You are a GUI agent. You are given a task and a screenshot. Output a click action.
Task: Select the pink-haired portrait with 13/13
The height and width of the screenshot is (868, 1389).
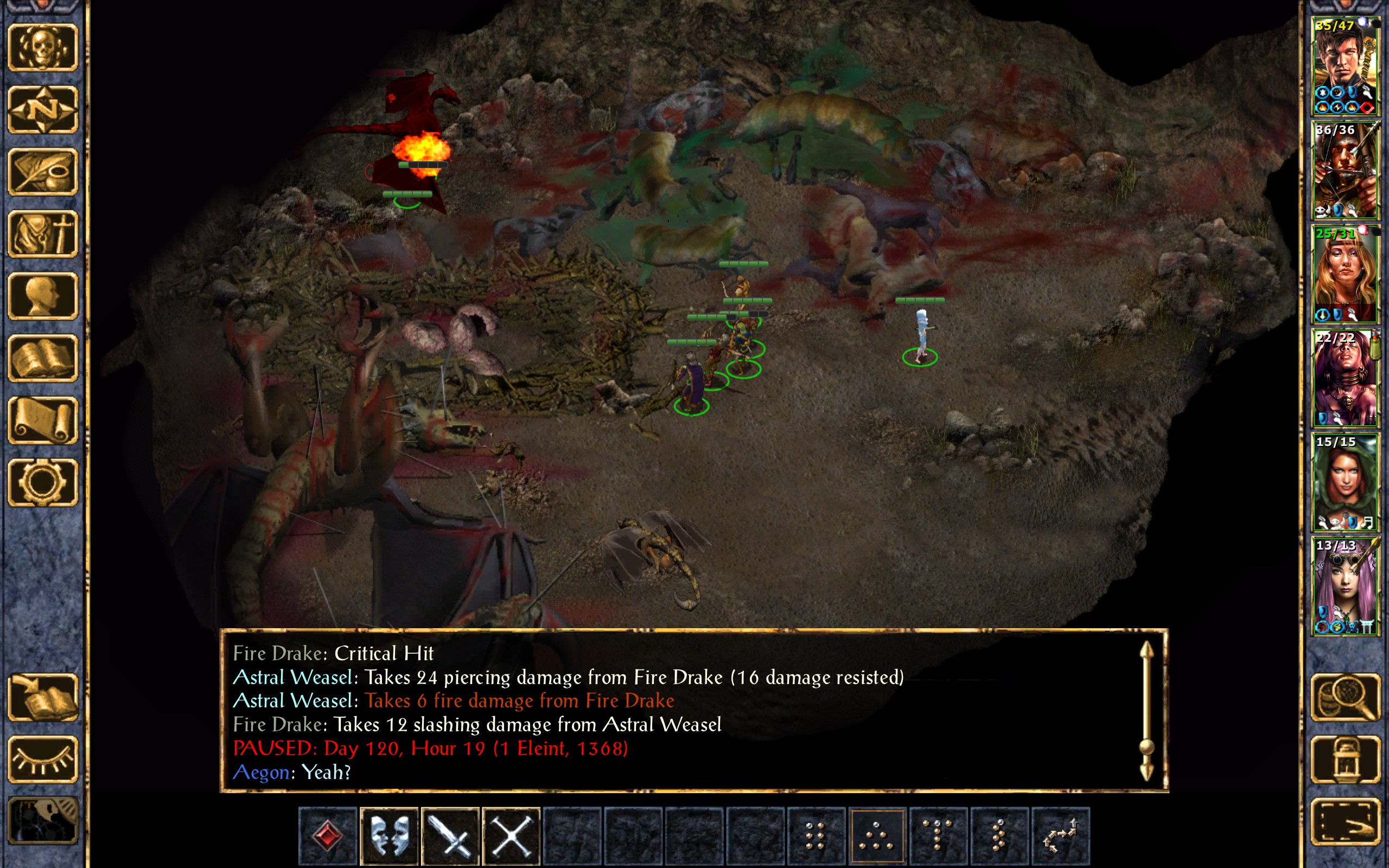1345,585
